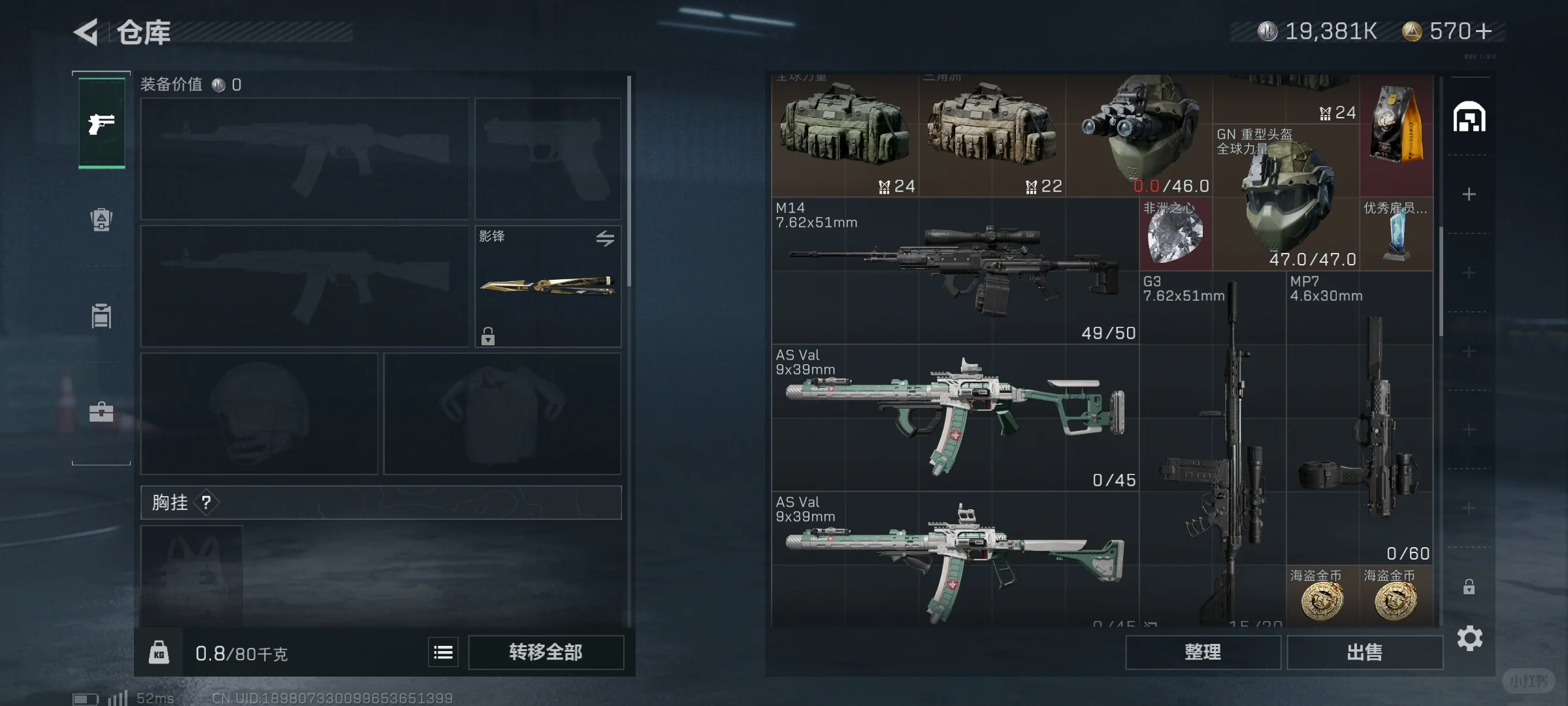Select the 影锋 knife slot
This screenshot has height=706, width=1568.
[x=547, y=286]
